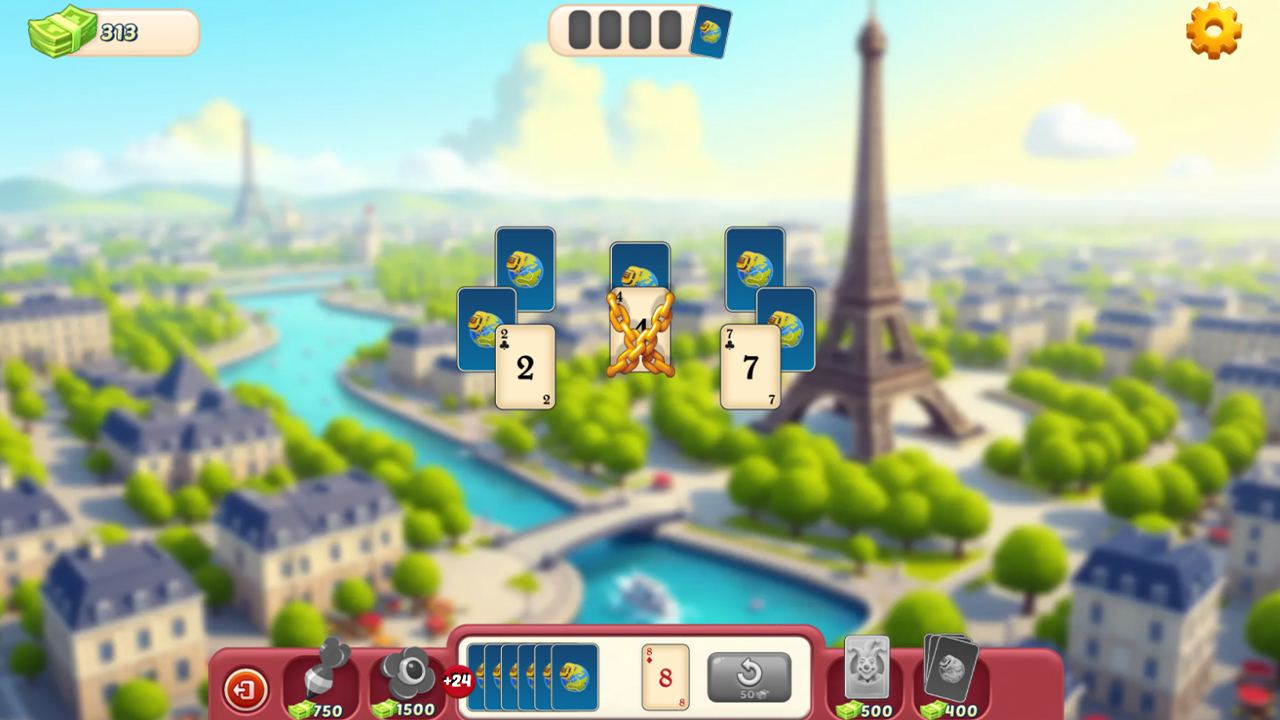Play the 2 of clubs card
The image size is (1280, 720).
pyautogui.click(x=524, y=368)
